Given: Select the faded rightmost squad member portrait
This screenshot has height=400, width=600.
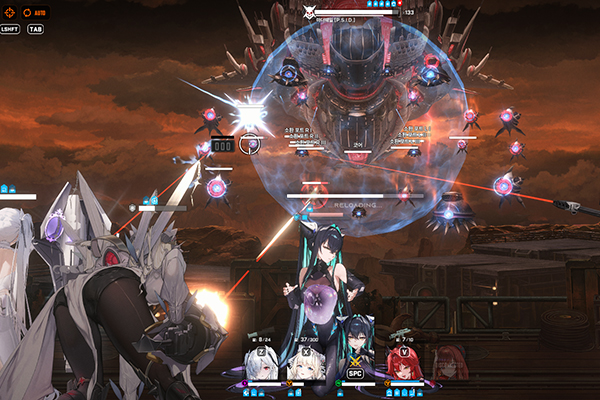Looking at the screenshot, I should (449, 364).
